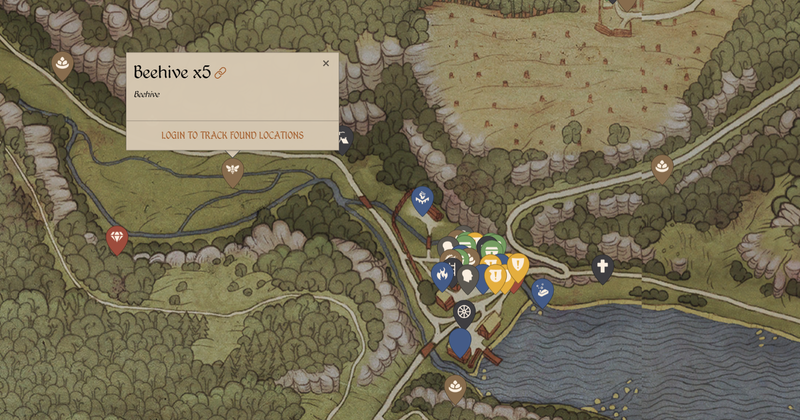Select the wagon wheel map marker
This screenshot has height=420, width=800.
click(464, 311)
